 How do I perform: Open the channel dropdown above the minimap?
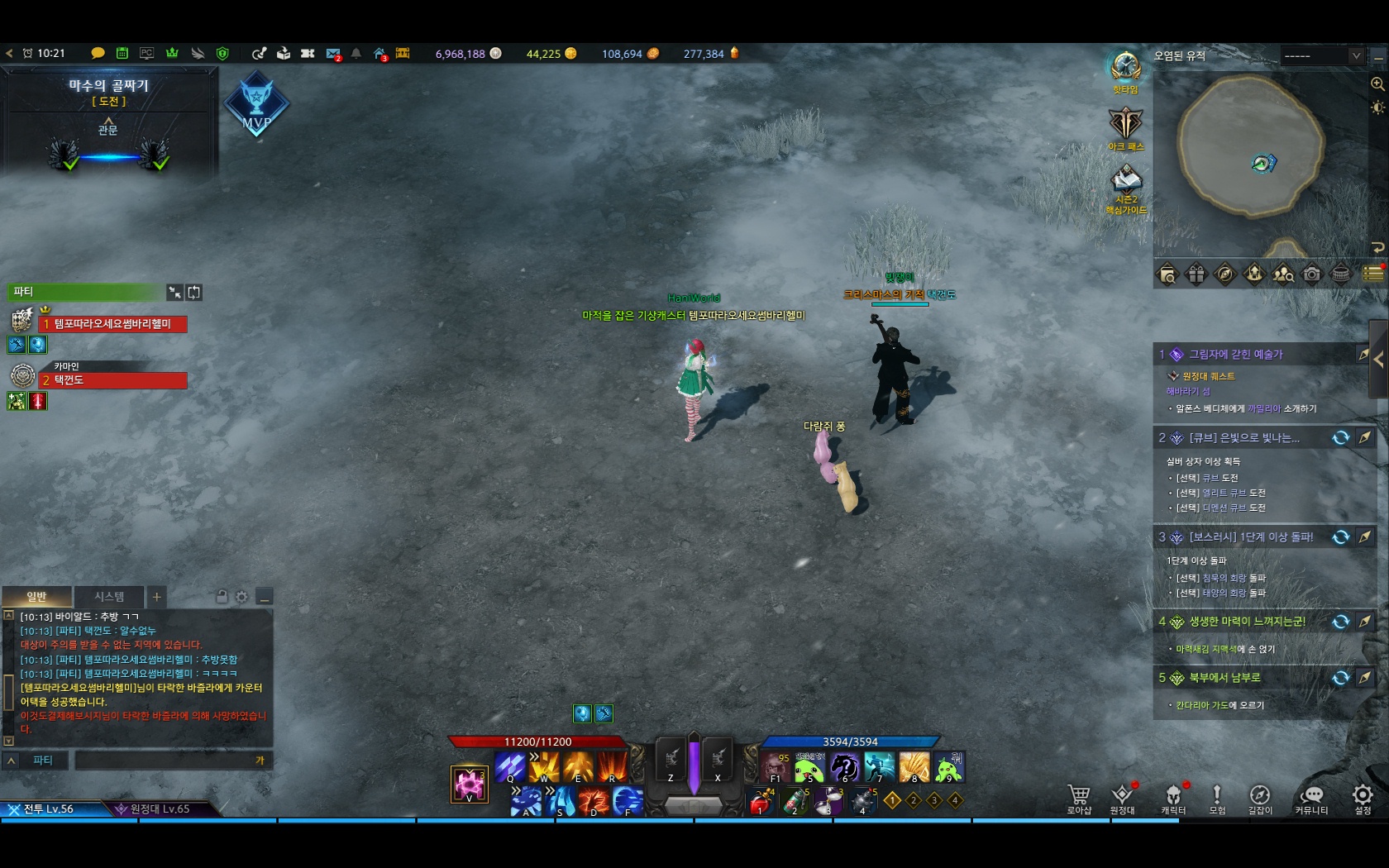tap(1323, 56)
